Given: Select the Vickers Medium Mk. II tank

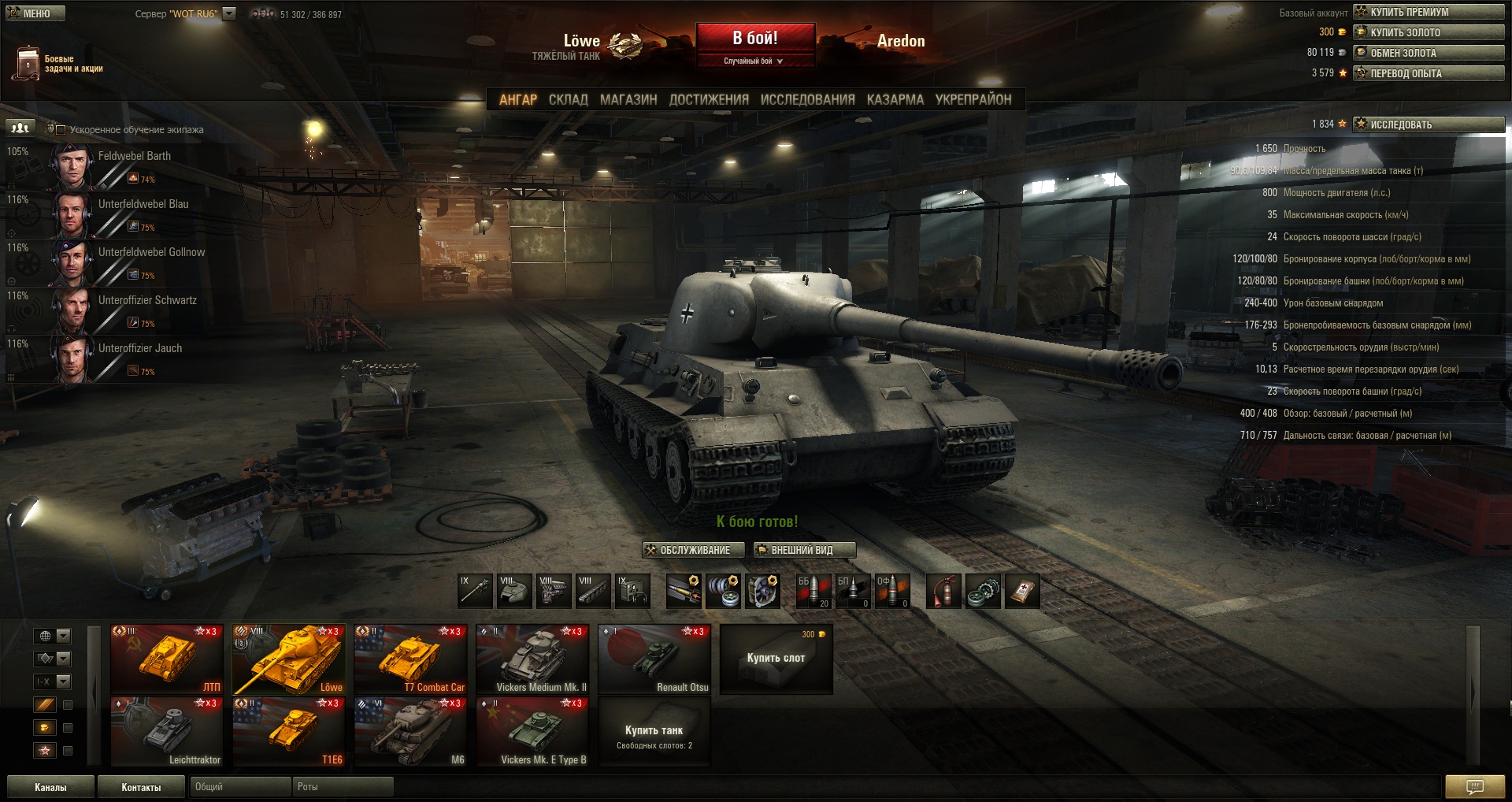Looking at the screenshot, I should 532,659.
